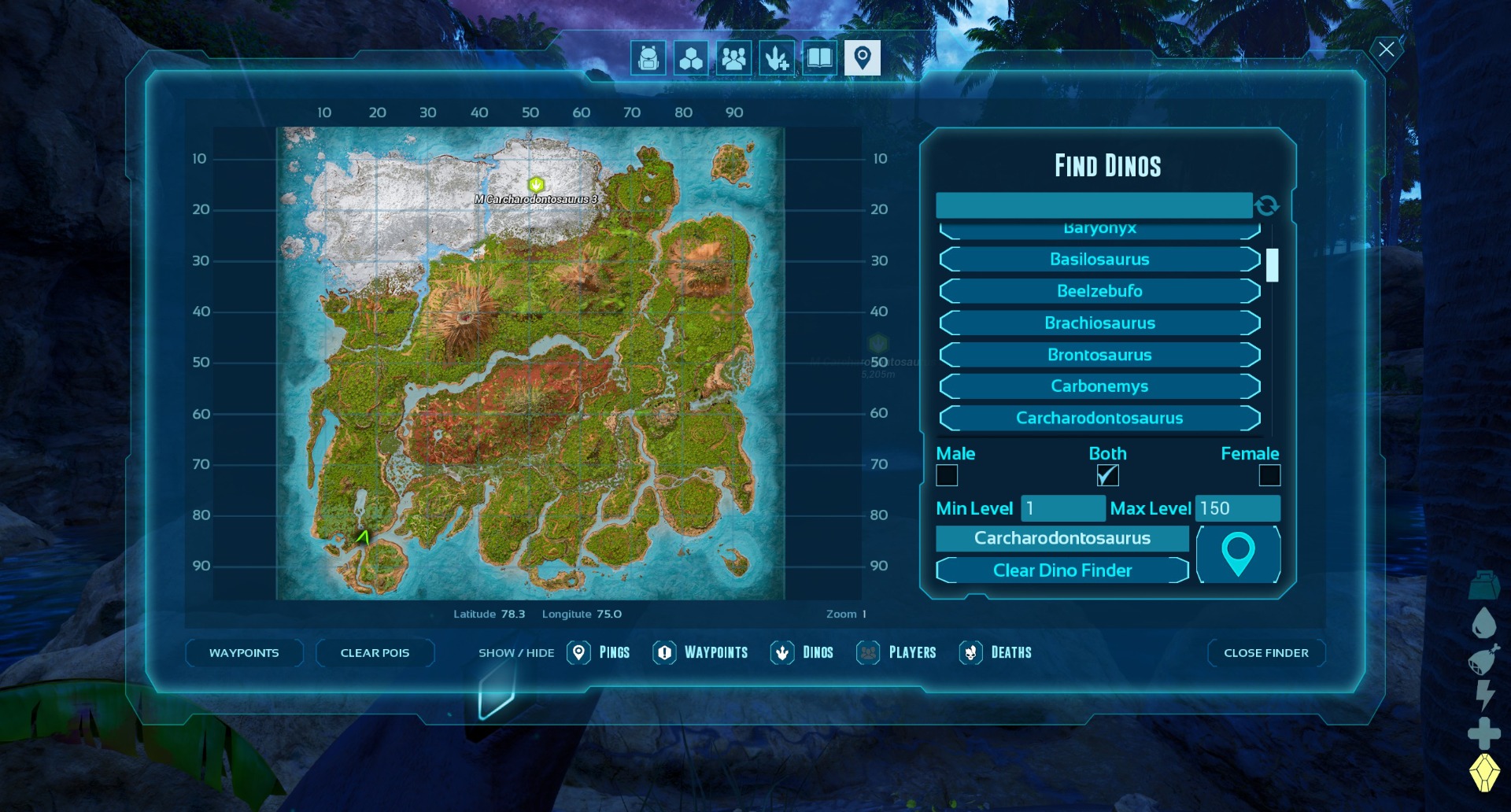Select Beelzebufo in the Find Dinos list

[1099, 291]
